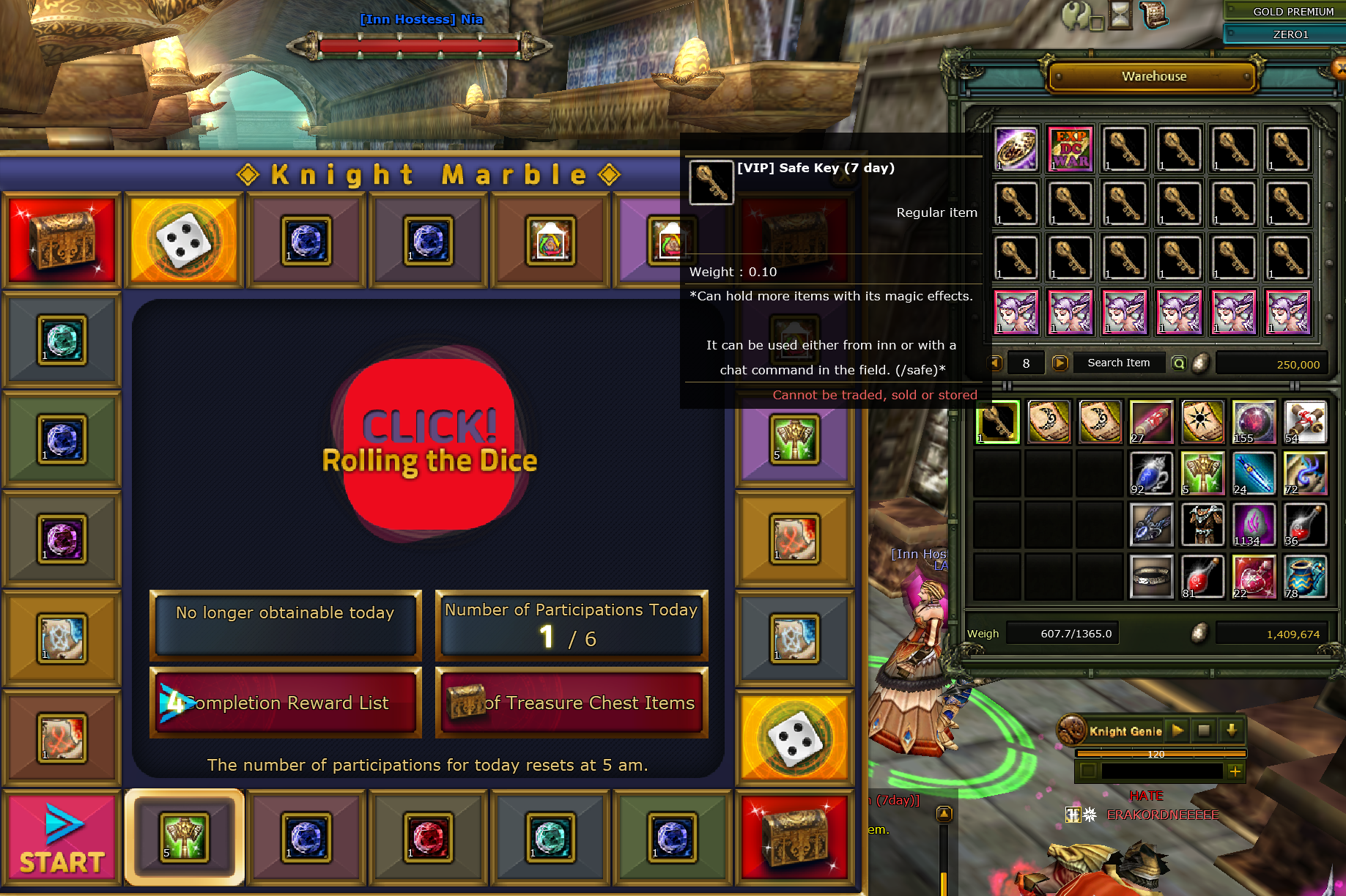Stop the Knight Genie
This screenshot has width=1346, height=896.
click(1204, 730)
